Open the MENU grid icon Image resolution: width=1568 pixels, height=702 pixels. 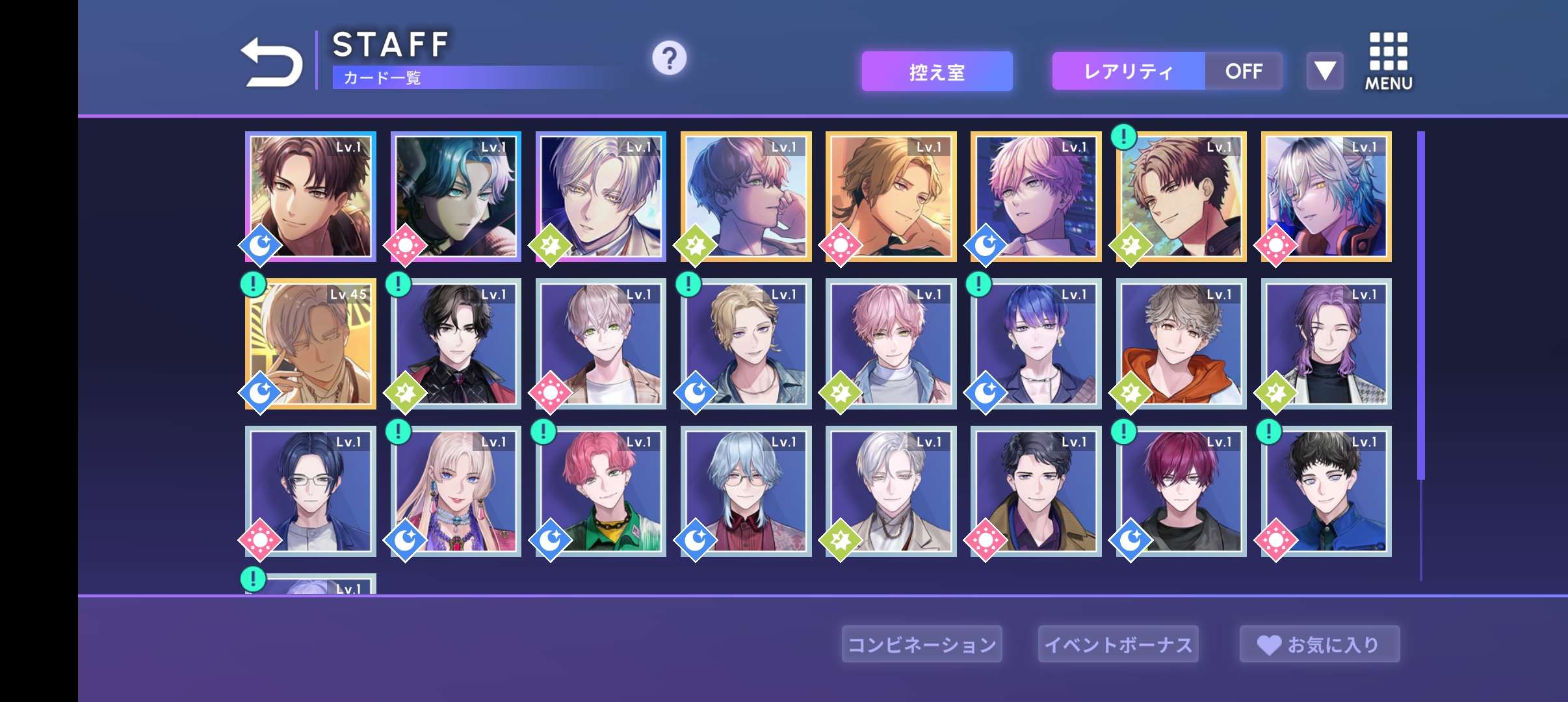coord(1388,62)
